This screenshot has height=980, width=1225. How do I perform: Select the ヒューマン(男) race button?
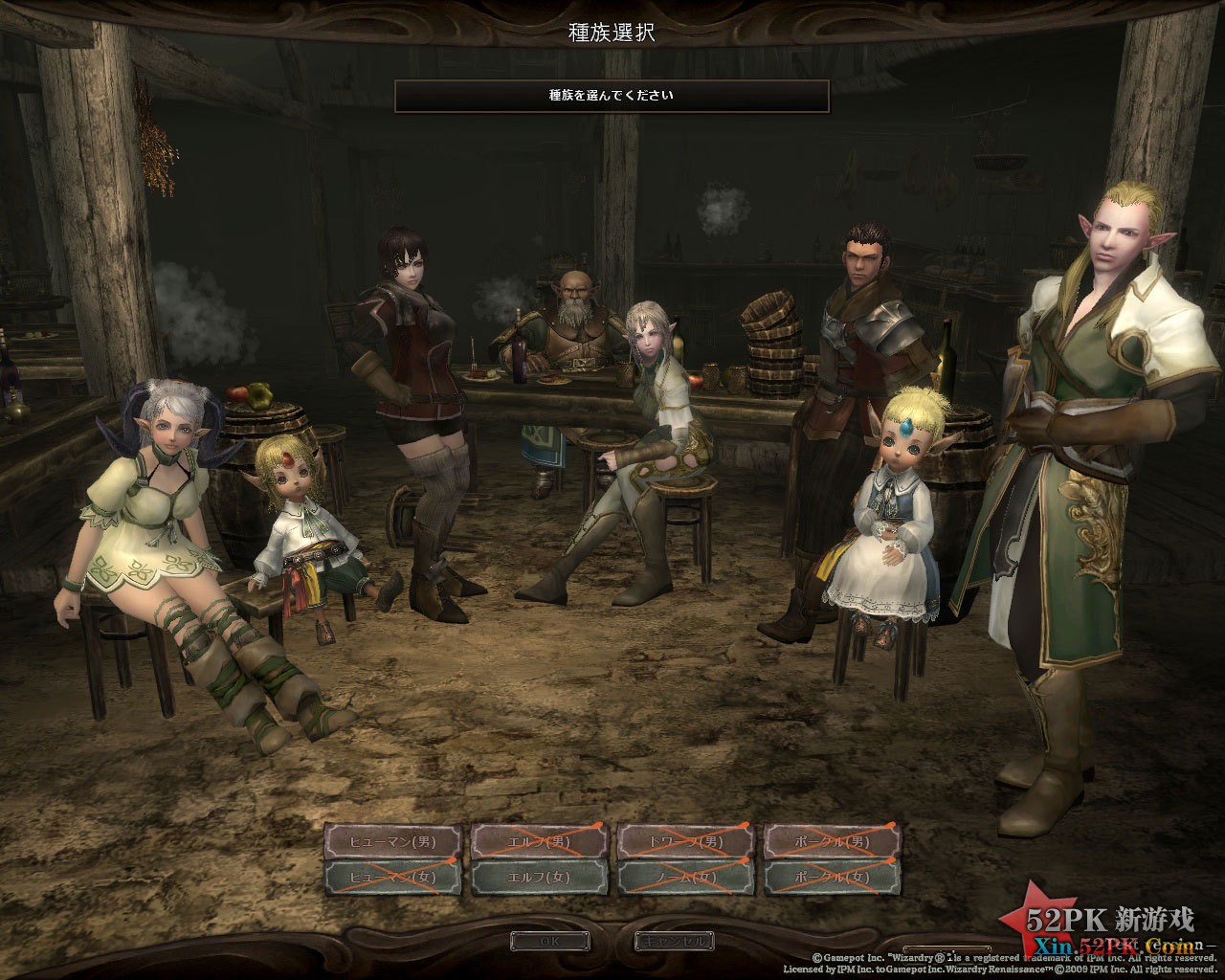393,842
